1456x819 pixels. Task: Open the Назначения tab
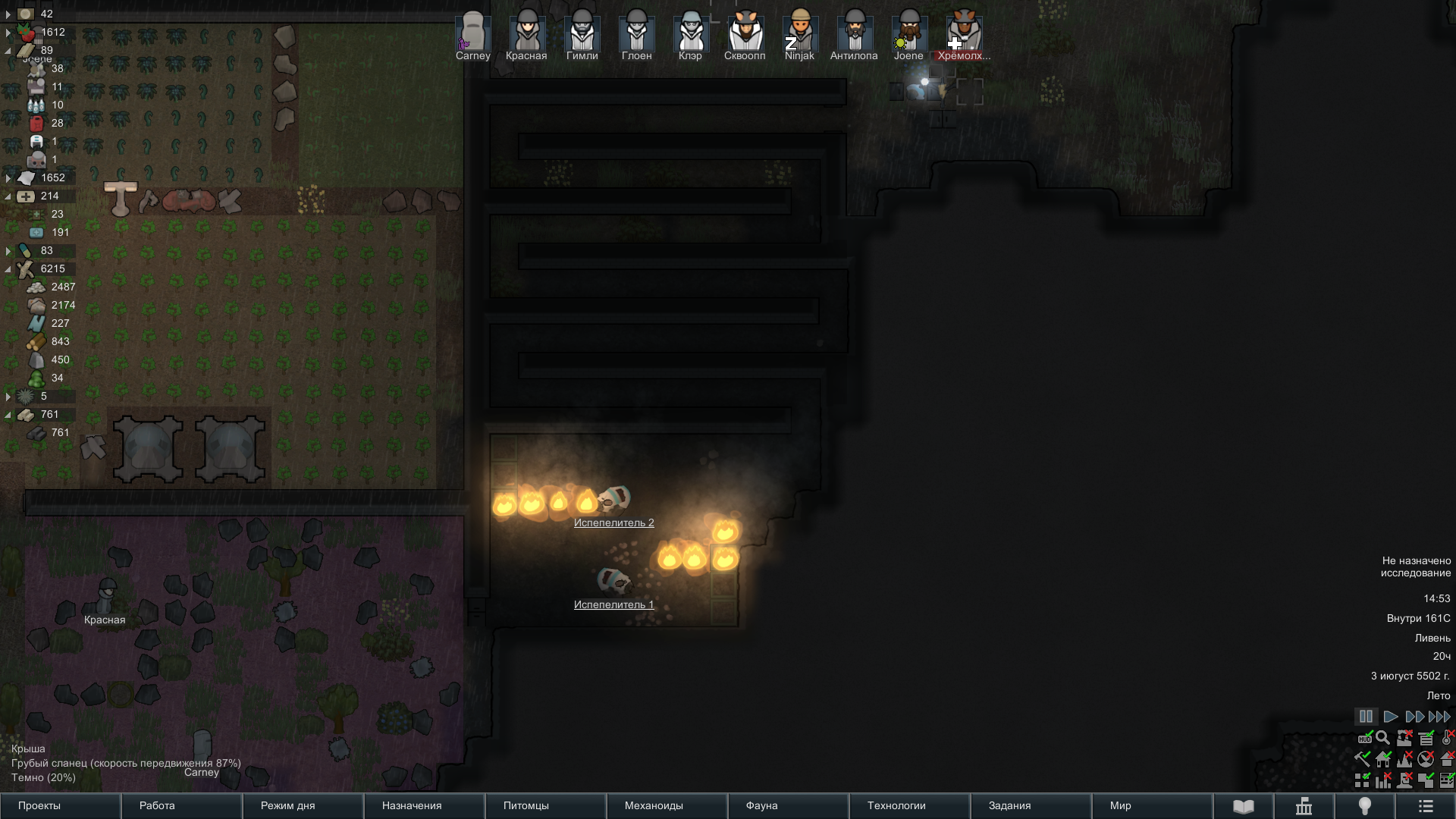(424, 805)
